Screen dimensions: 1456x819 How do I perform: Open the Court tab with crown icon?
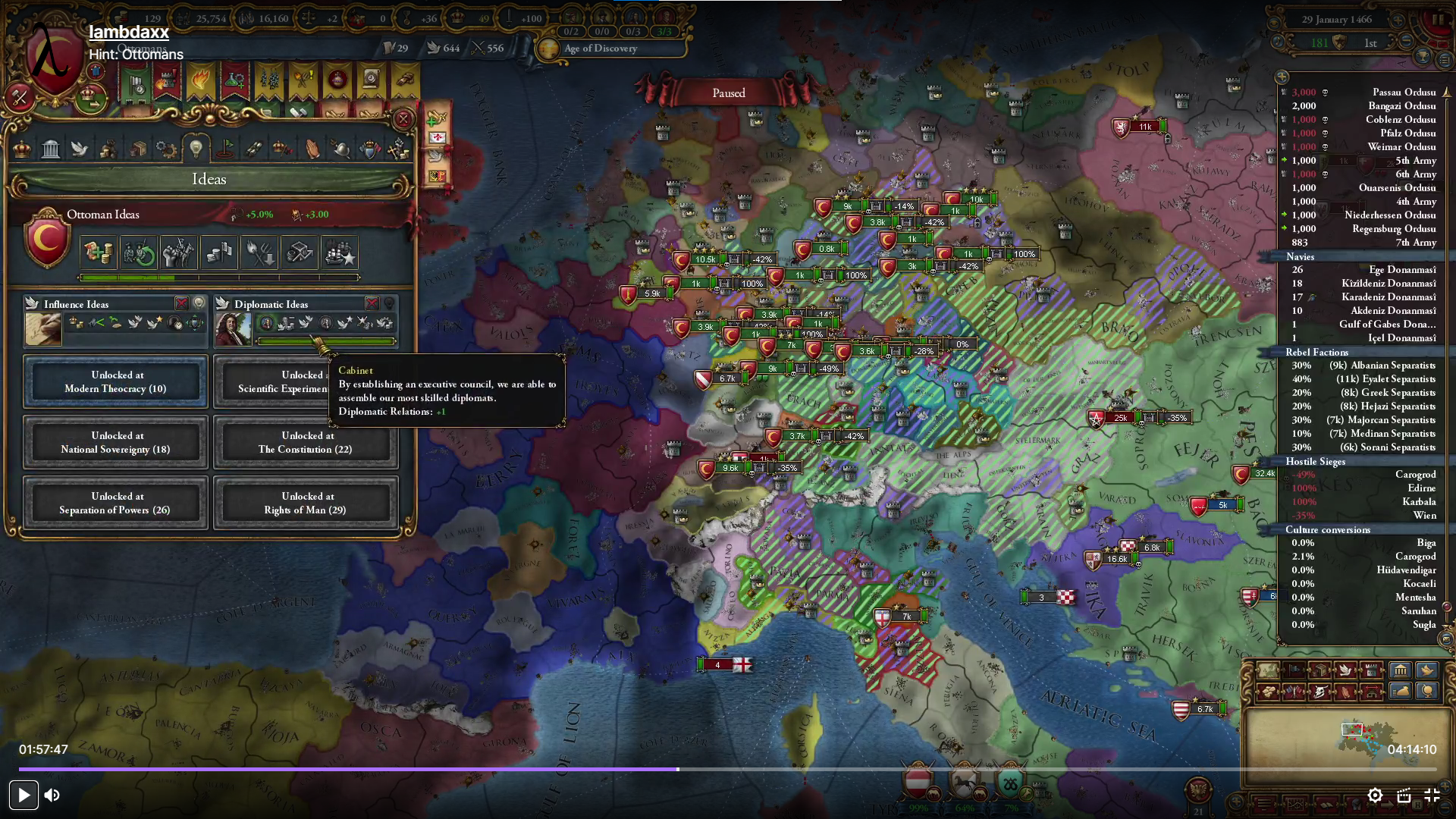pos(22,149)
